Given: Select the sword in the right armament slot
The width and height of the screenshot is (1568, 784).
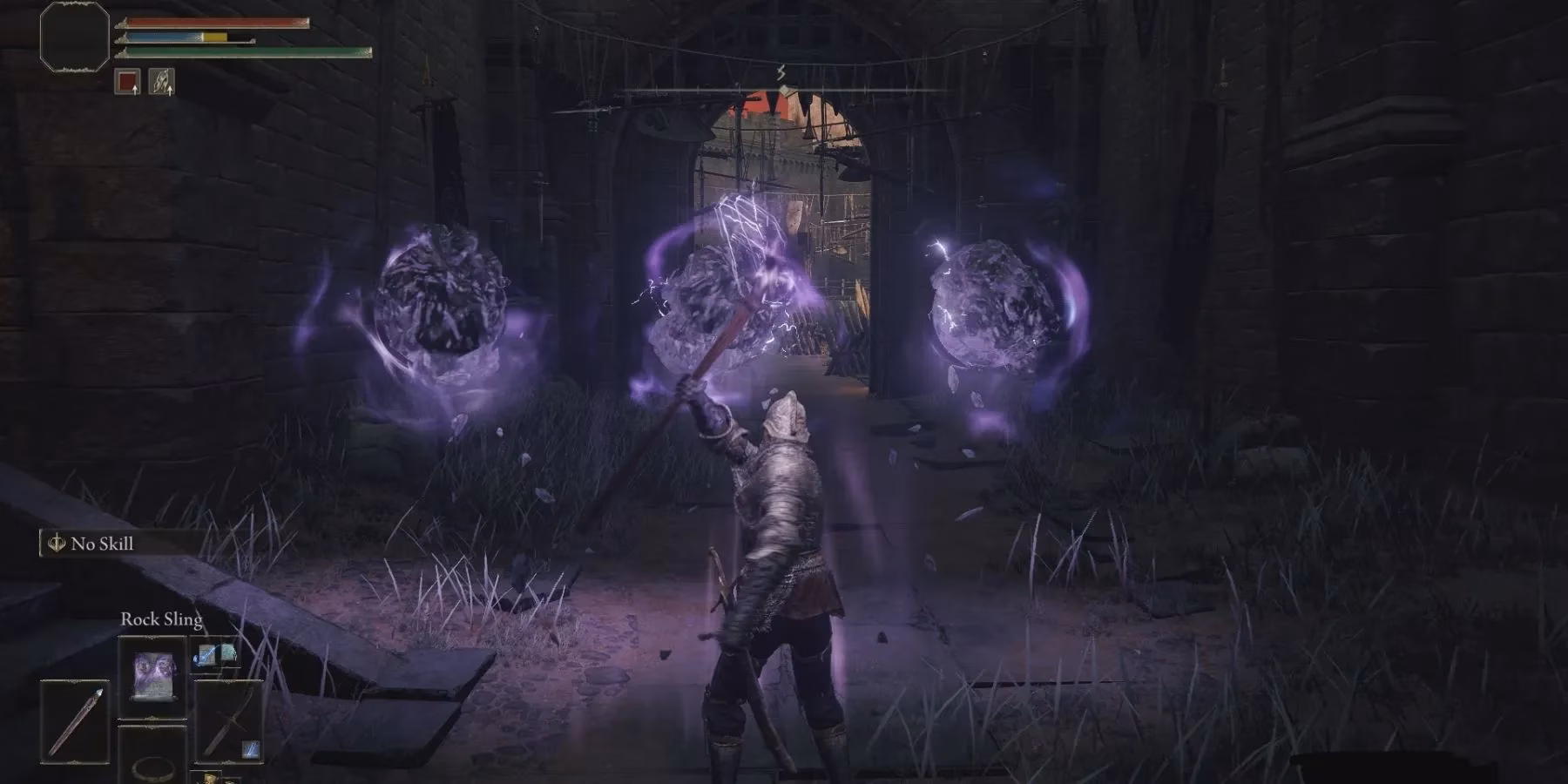Looking at the screenshot, I should pos(229,720).
